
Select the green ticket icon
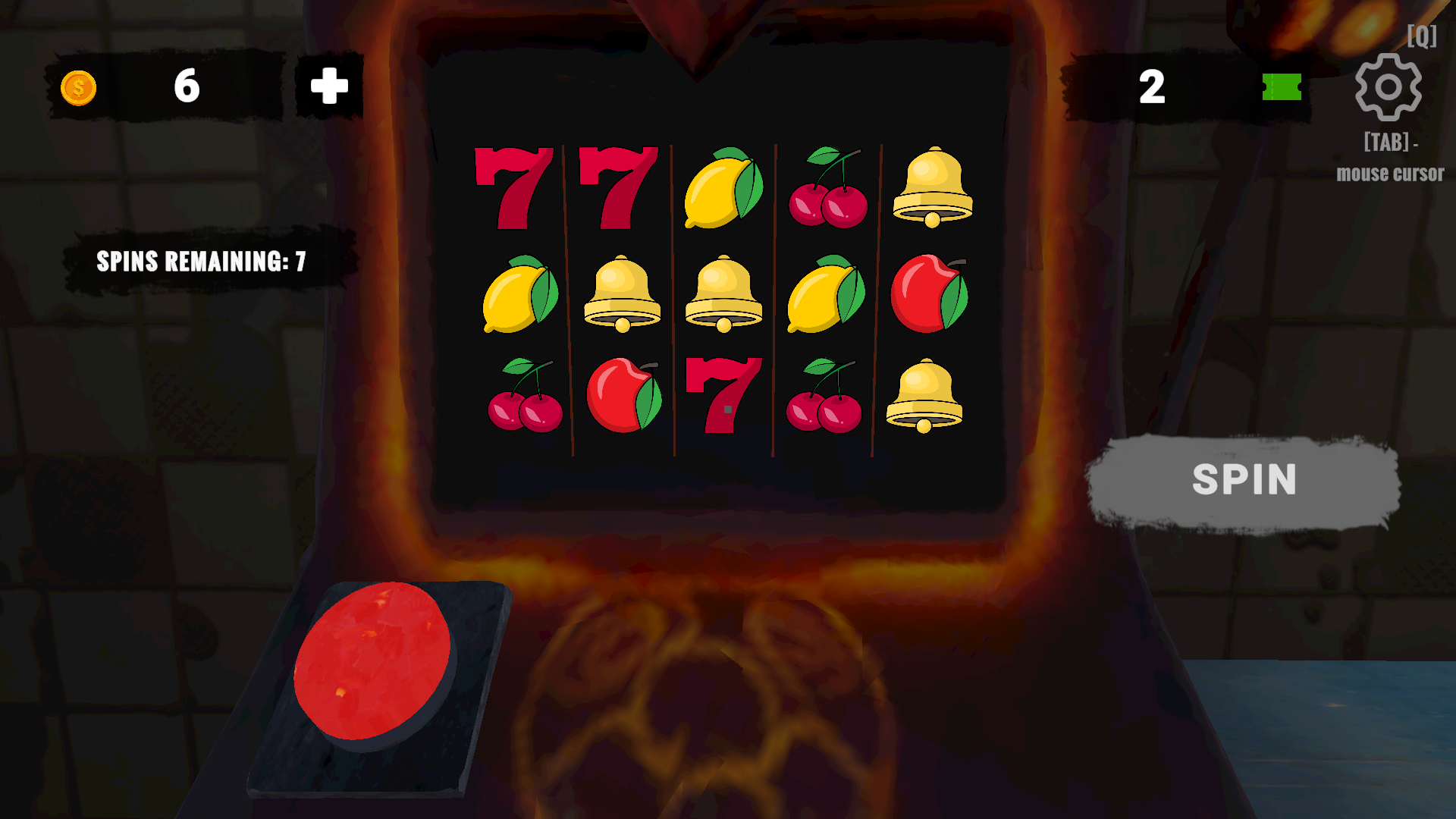coord(1283,89)
